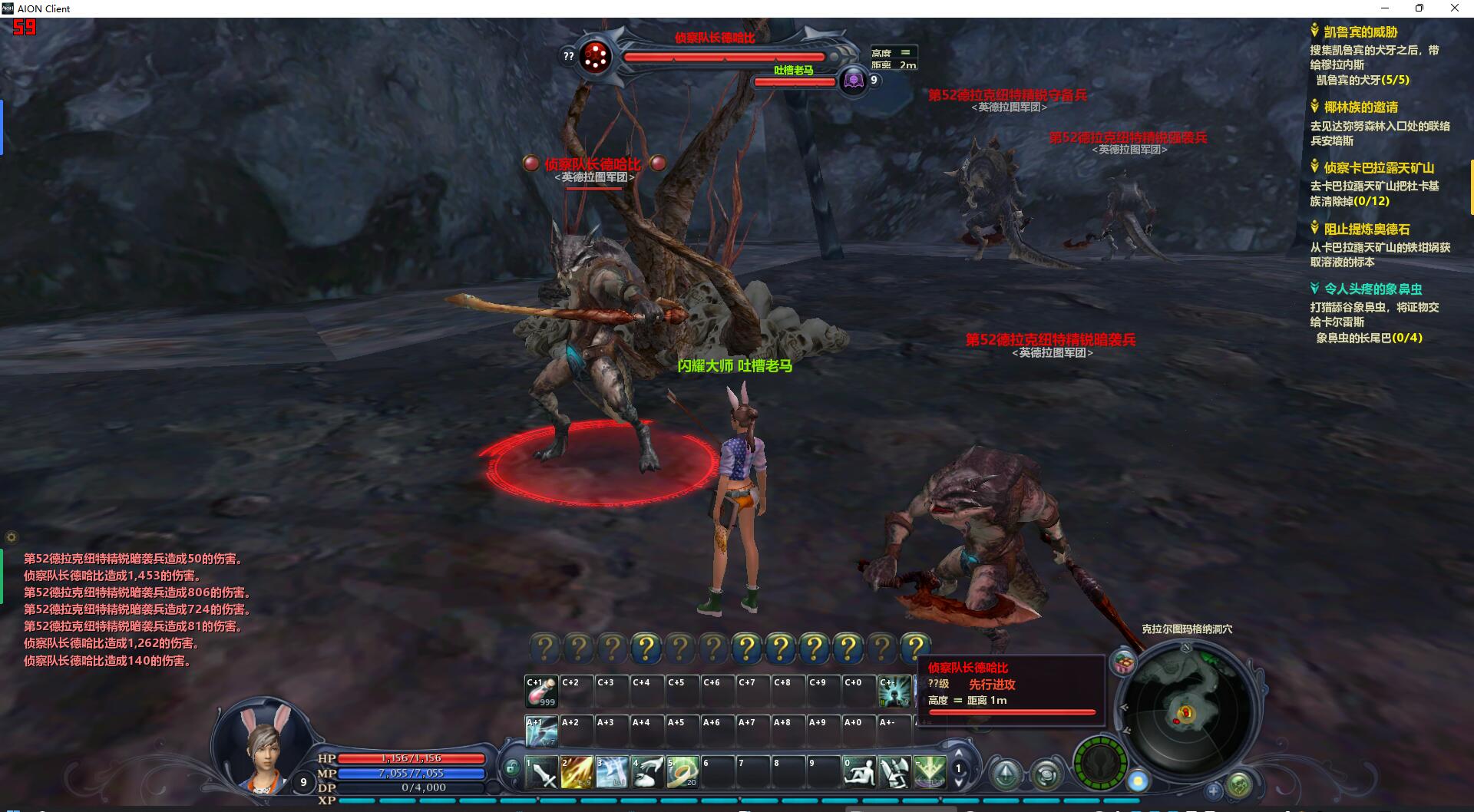Viewport: 1474px width, 812px height.
Task: Select the axe and armor action icon
Action: 894,772
